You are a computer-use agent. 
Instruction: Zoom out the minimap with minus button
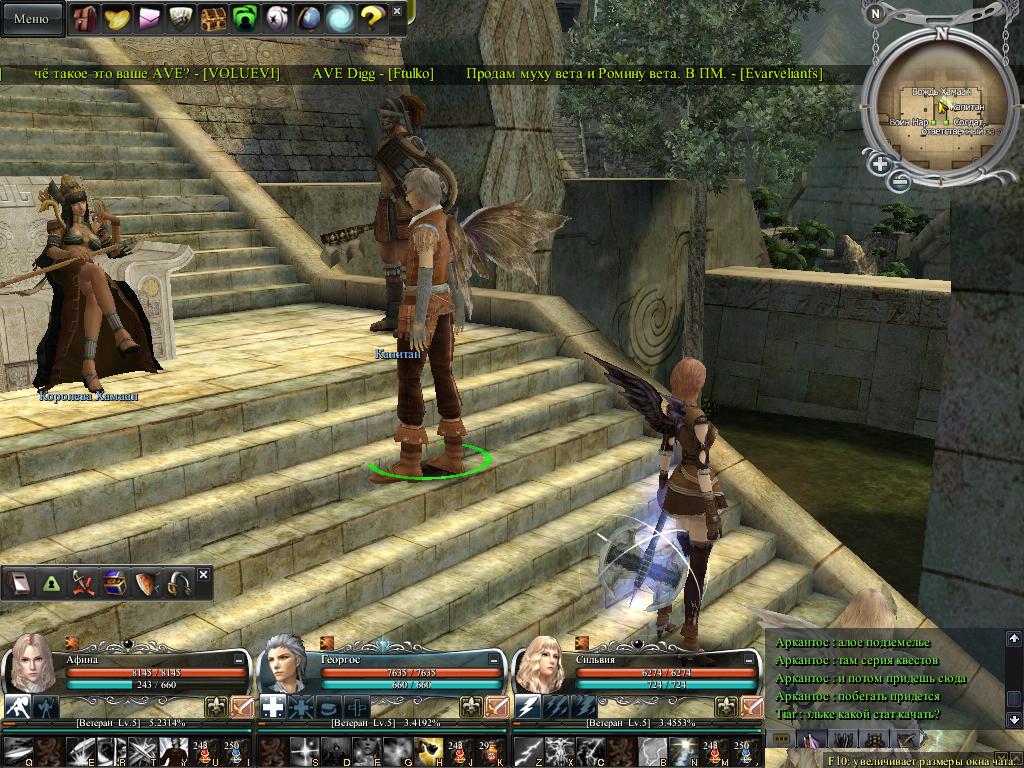coord(901,180)
